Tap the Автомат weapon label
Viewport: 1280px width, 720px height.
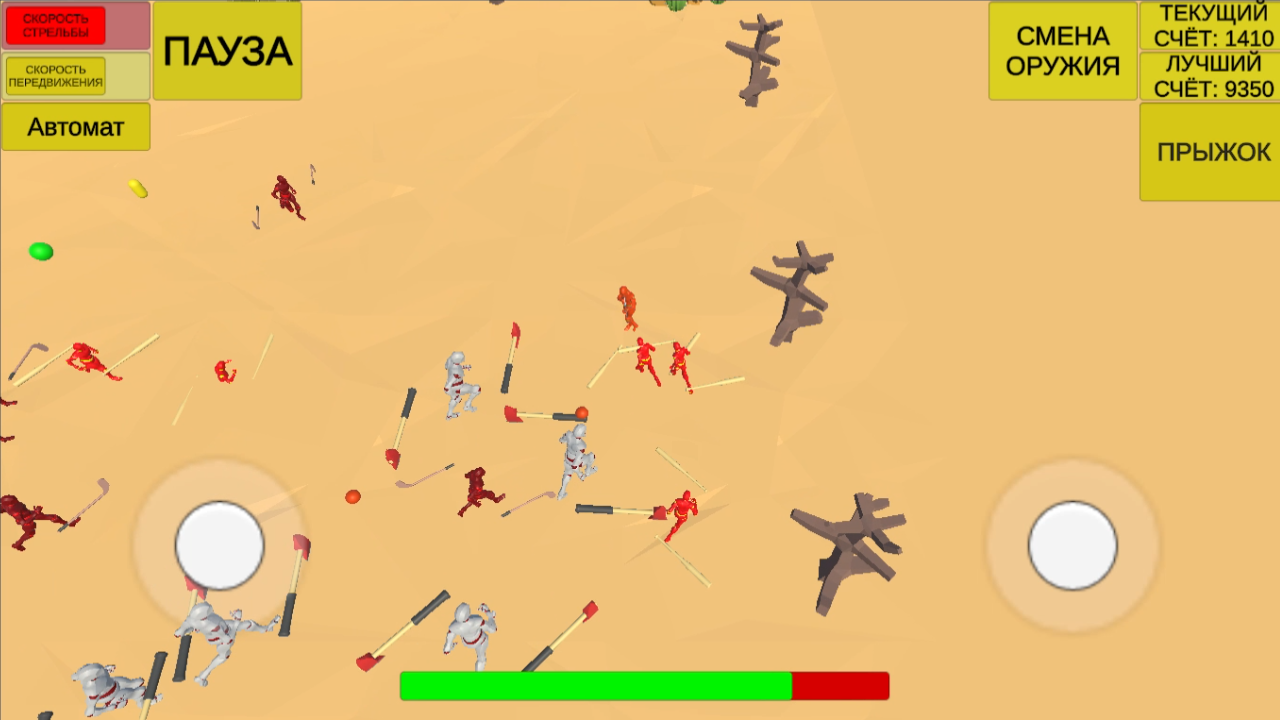tap(75, 127)
